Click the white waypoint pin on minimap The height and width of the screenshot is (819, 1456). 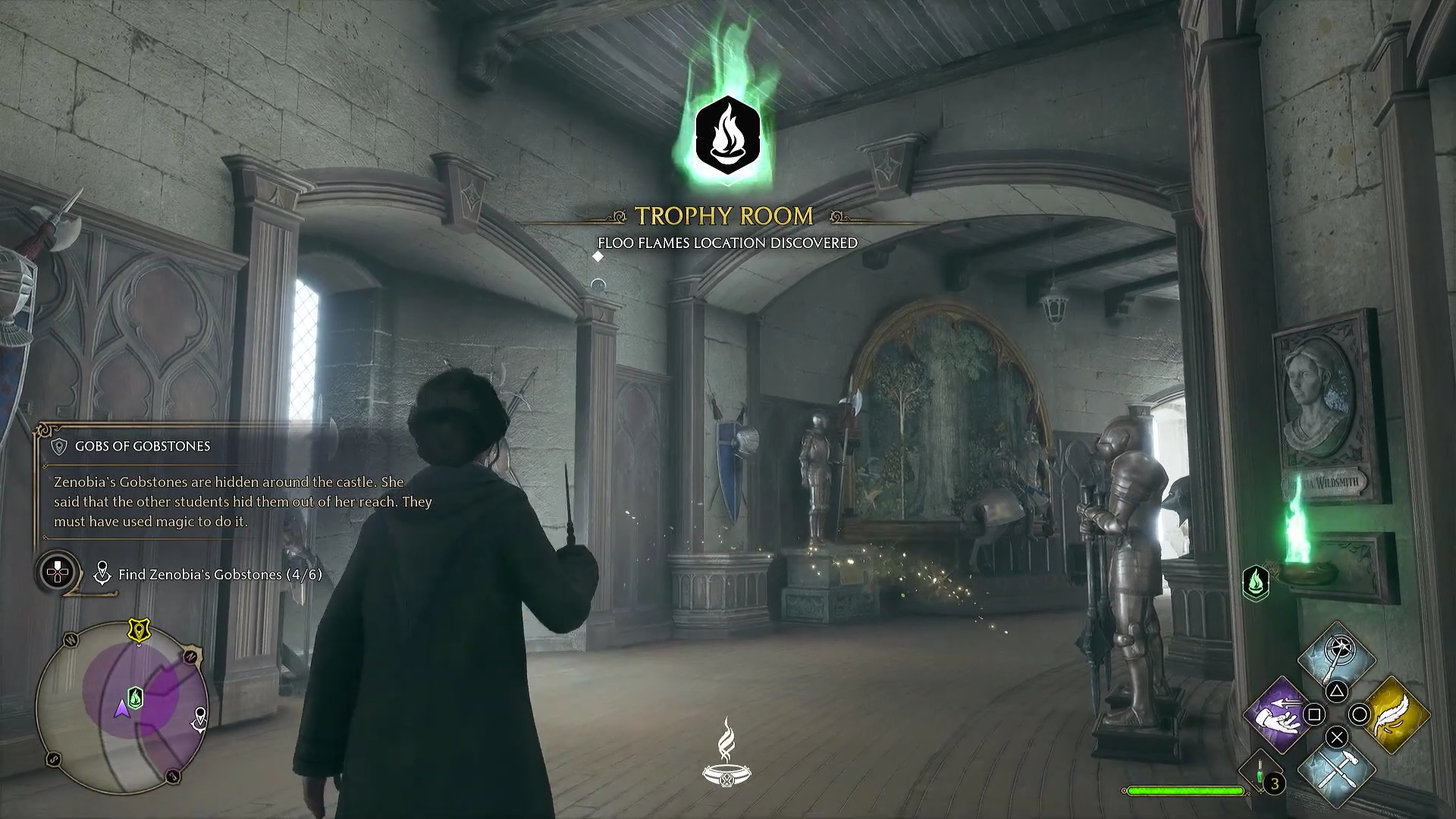199,717
